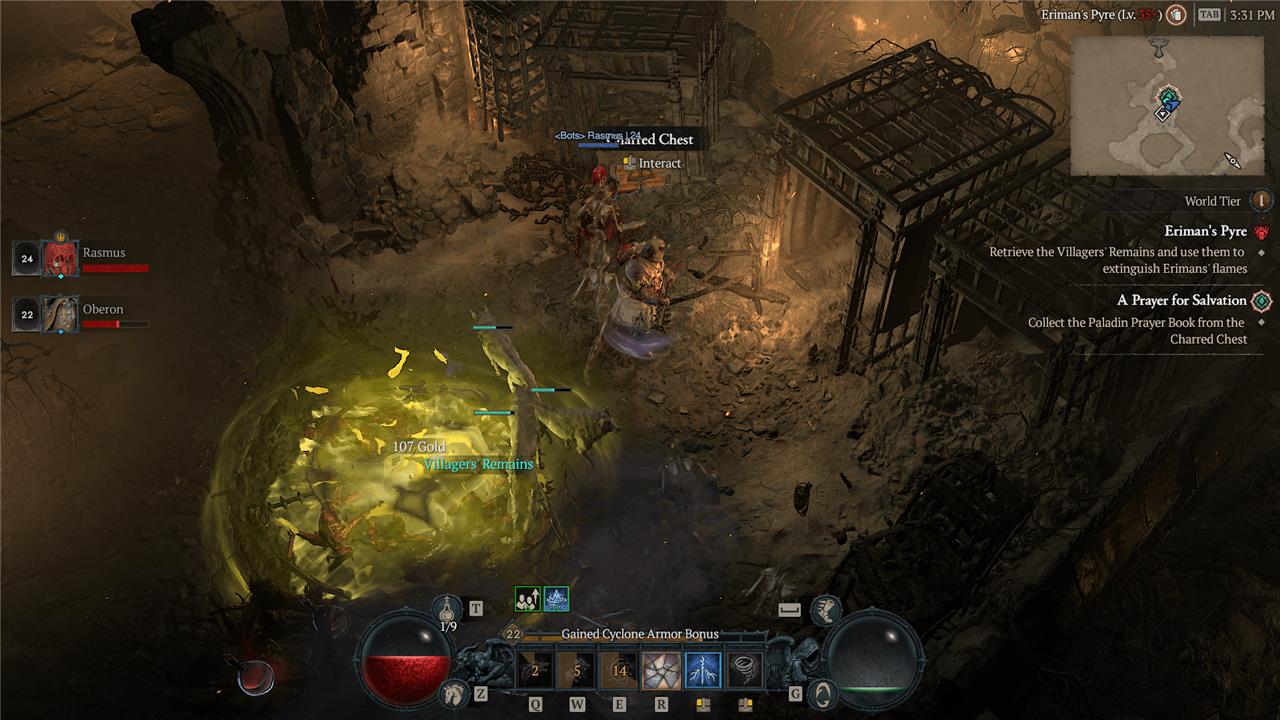
Task: Click the World Tier indicator icon
Action: pyautogui.click(x=1262, y=201)
